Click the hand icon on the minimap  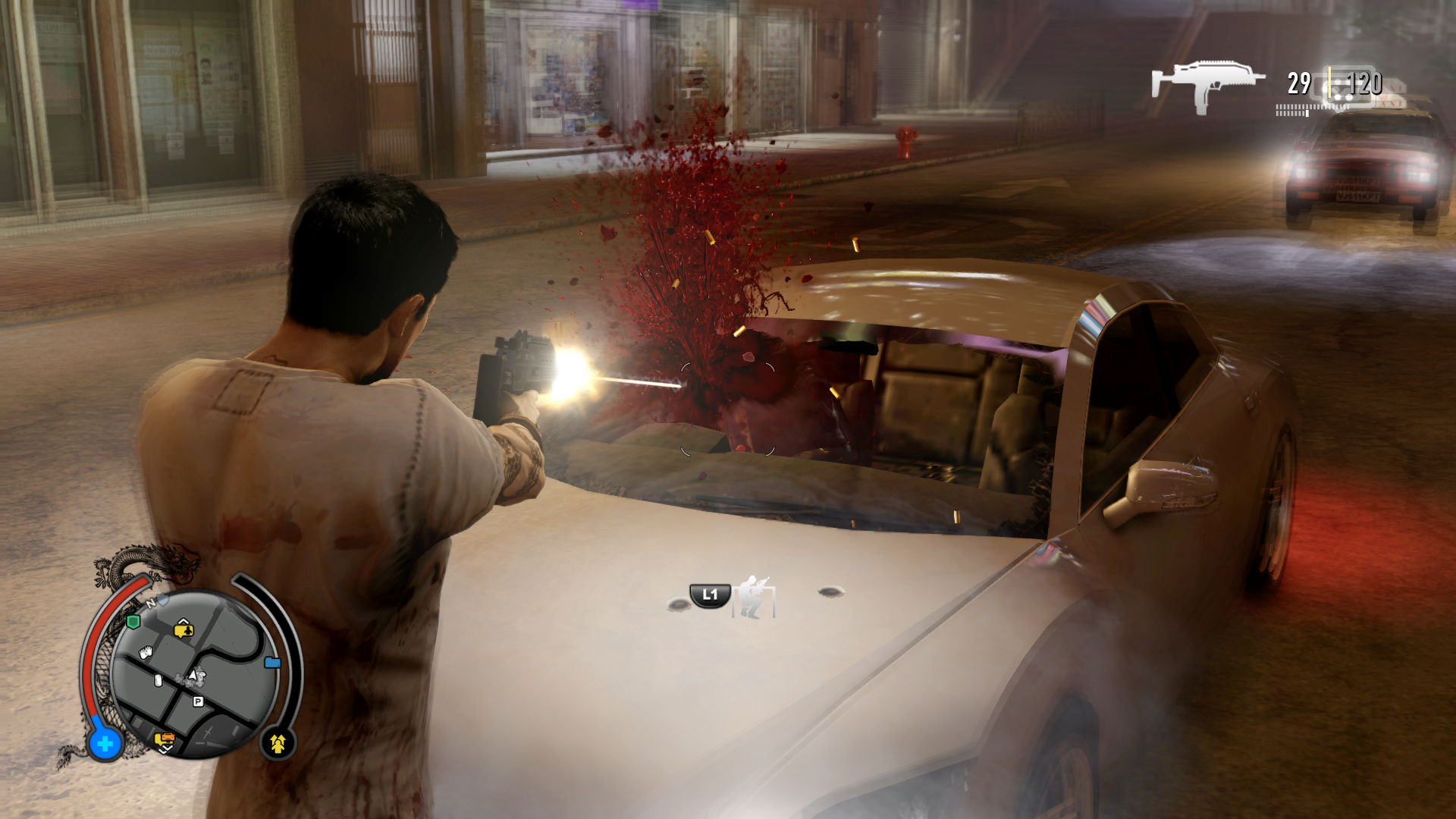tap(145, 652)
